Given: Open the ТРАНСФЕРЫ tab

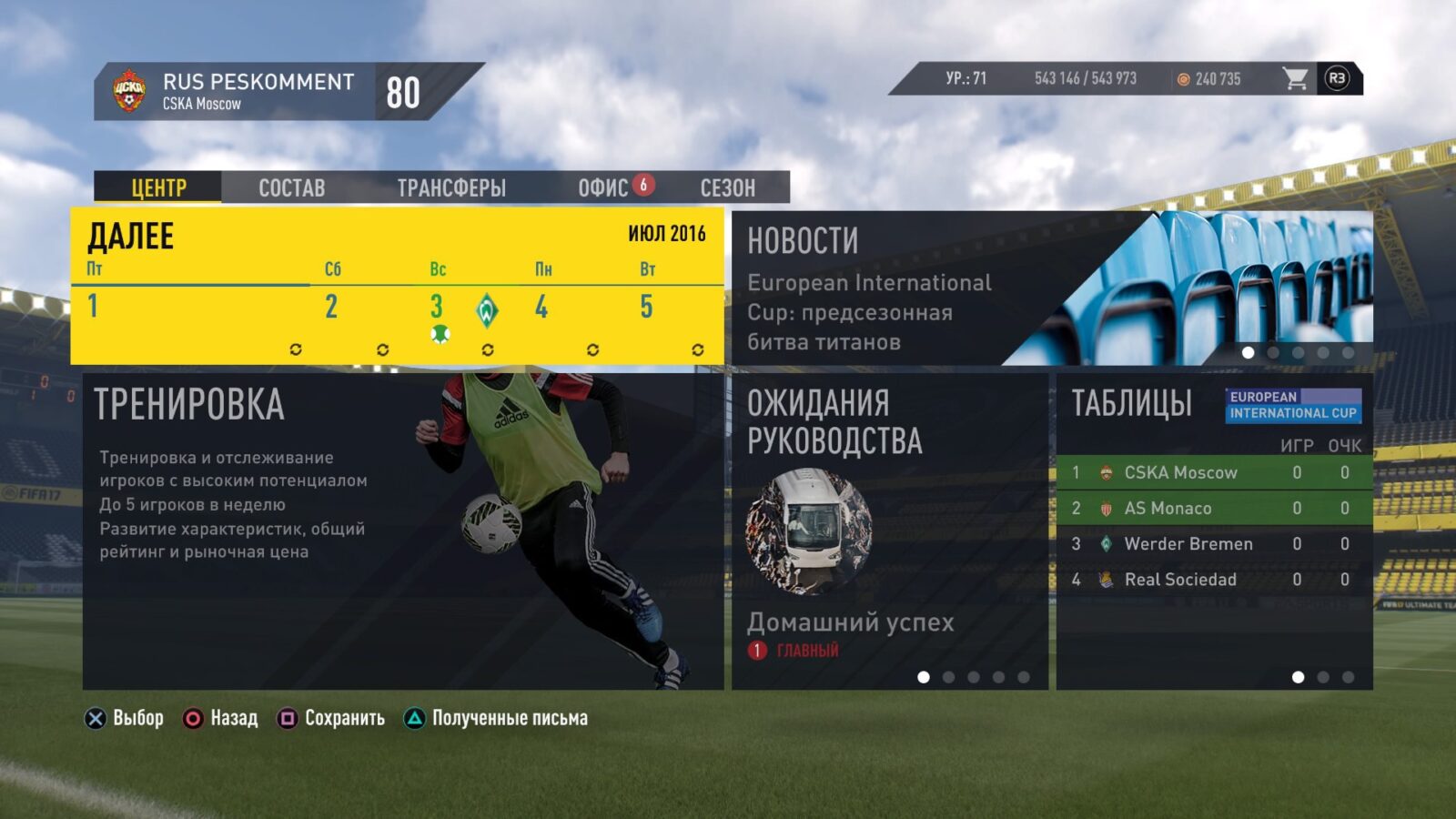Looking at the screenshot, I should [x=452, y=188].
